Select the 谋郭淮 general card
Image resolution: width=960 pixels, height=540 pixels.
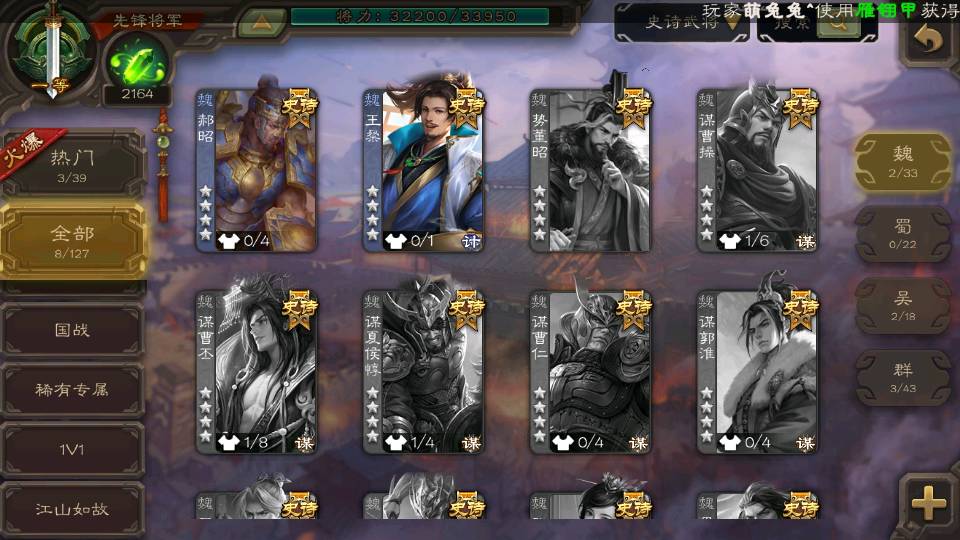point(758,371)
